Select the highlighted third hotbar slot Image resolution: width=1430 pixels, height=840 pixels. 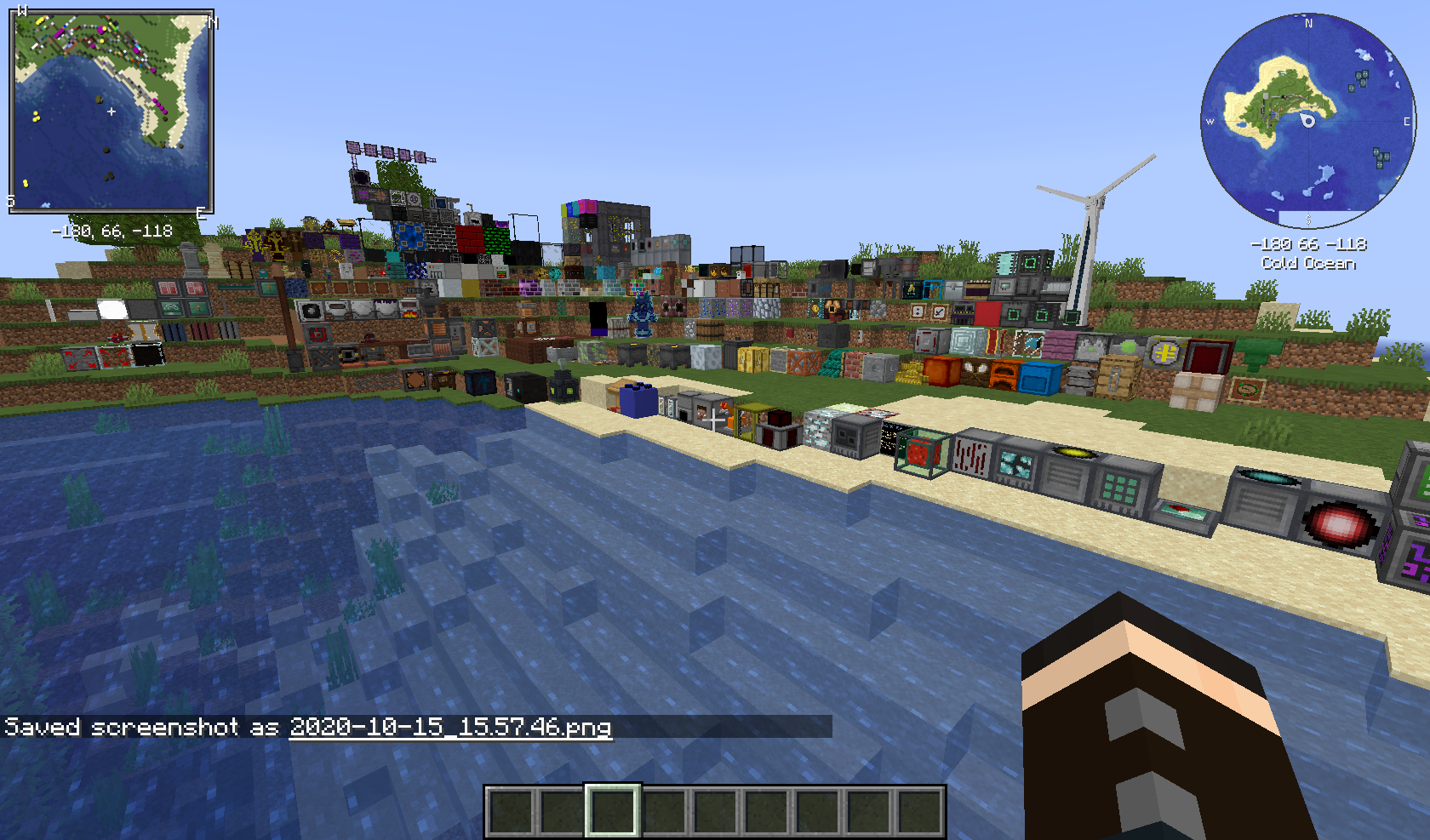[x=611, y=811]
